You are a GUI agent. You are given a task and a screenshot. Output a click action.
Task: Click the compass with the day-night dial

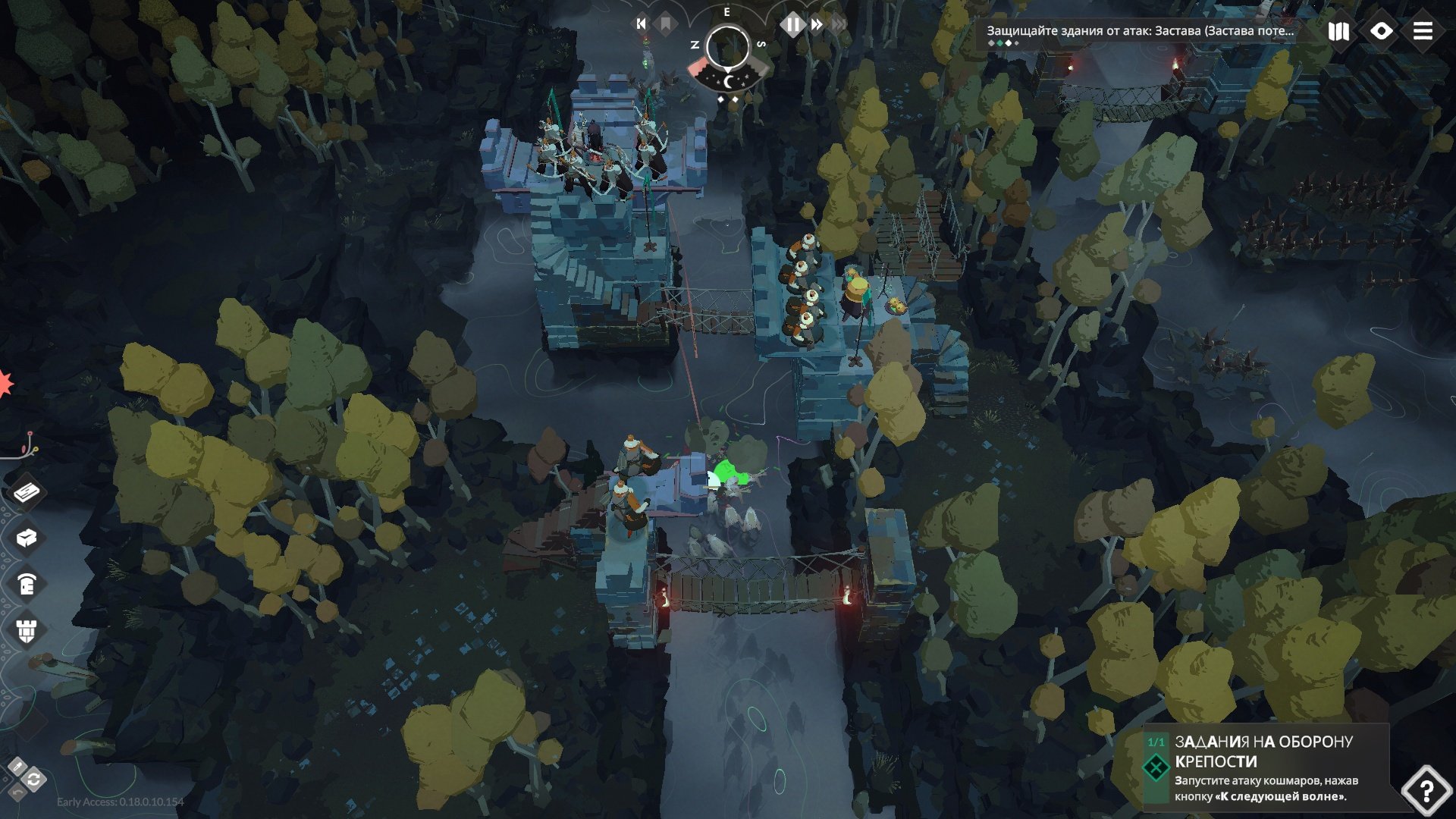[728, 50]
